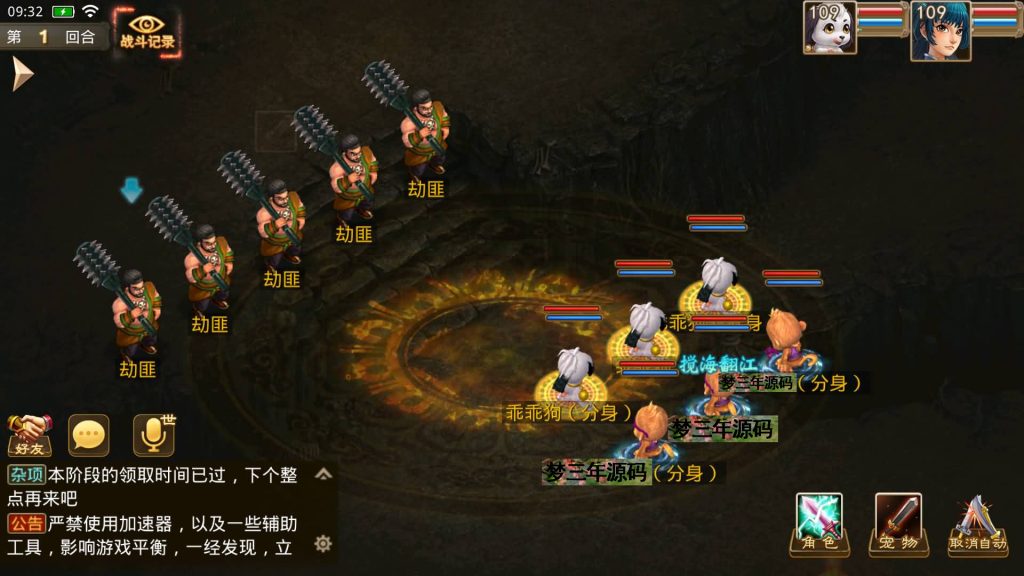The image size is (1024, 576).
Task: Expand the arrow panel on the left edge
Action: point(22,74)
